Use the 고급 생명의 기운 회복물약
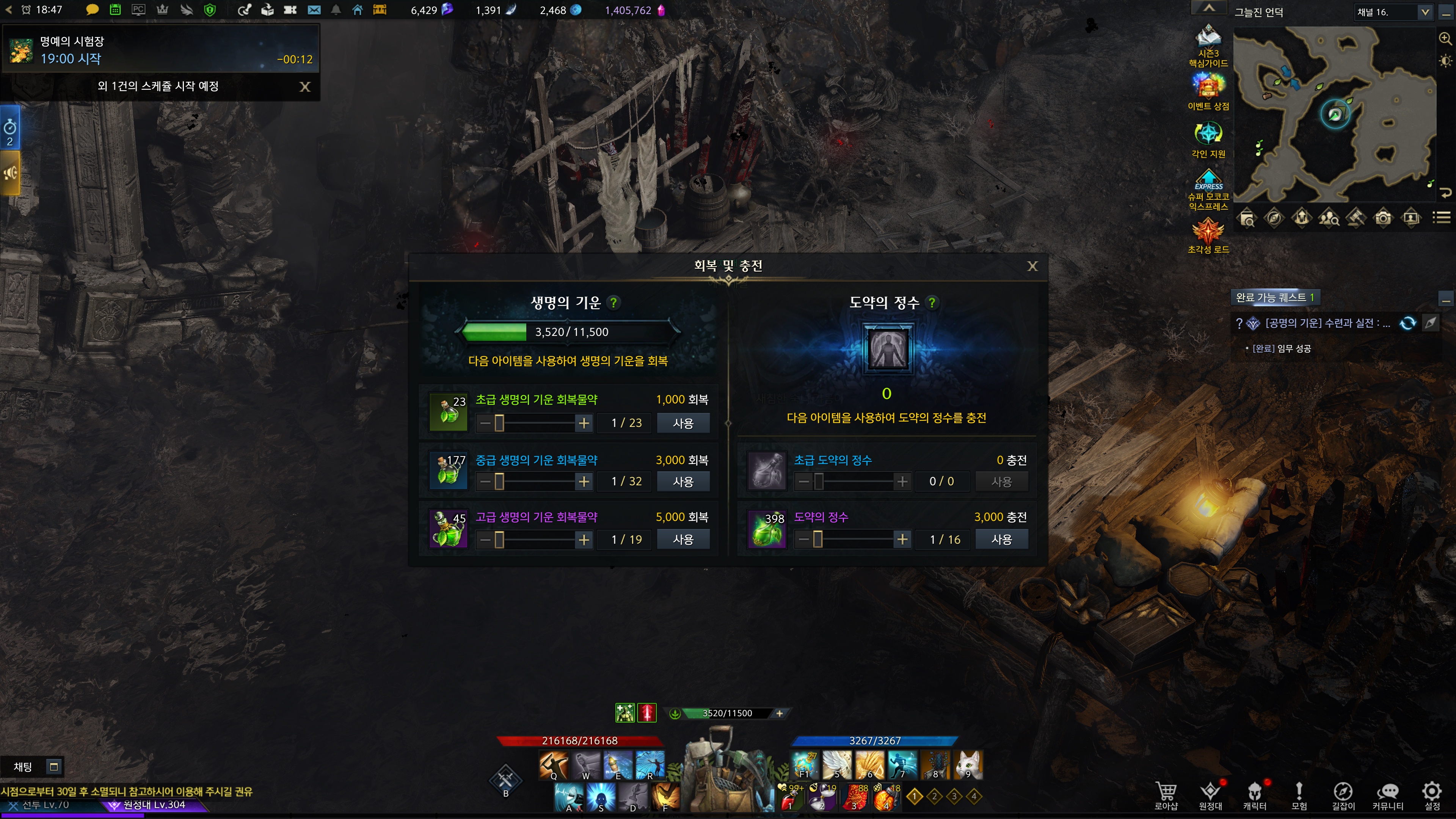1456x819 pixels. pyautogui.click(x=683, y=540)
